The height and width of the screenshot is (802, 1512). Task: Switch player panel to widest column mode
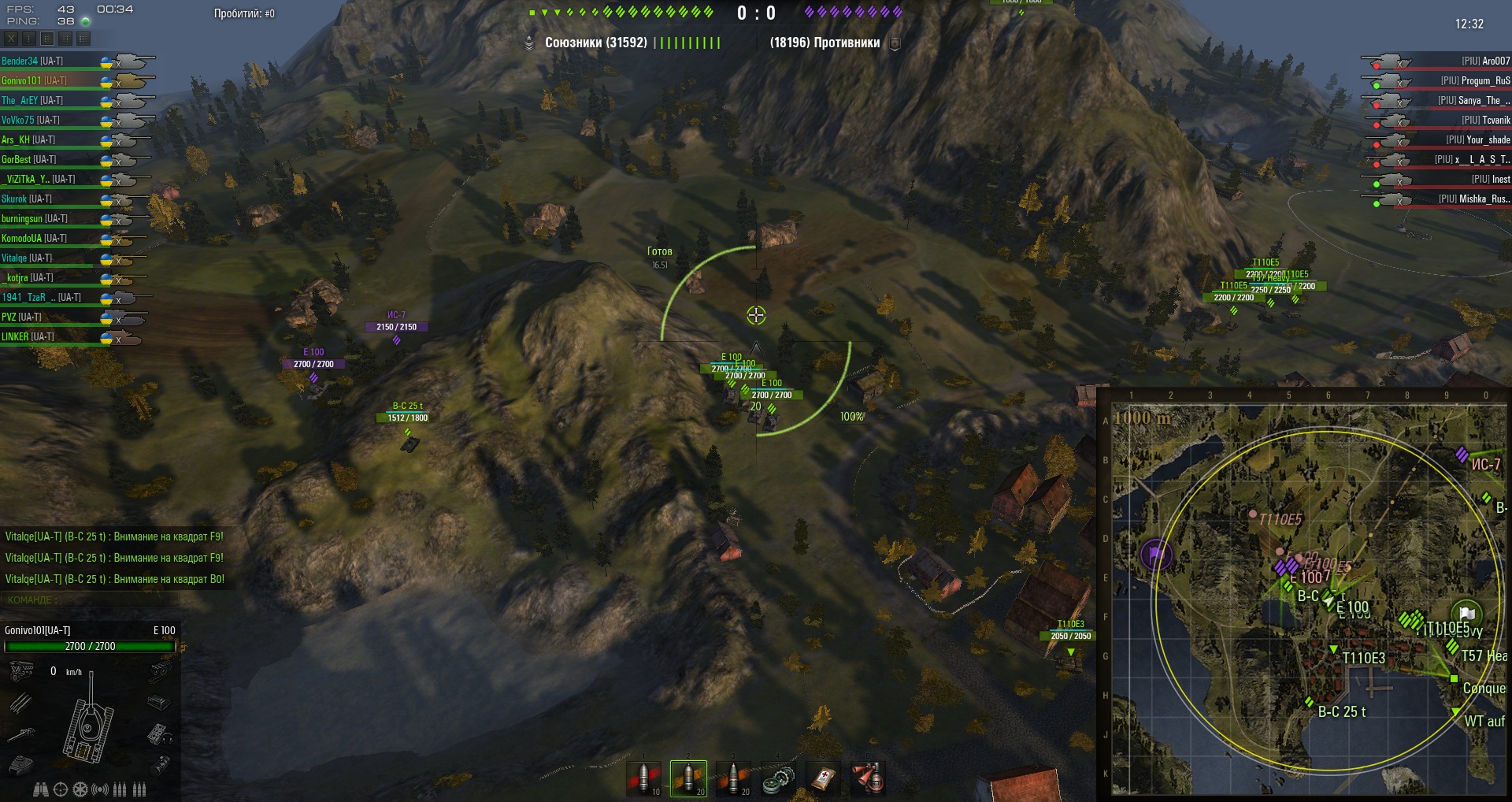(x=83, y=38)
